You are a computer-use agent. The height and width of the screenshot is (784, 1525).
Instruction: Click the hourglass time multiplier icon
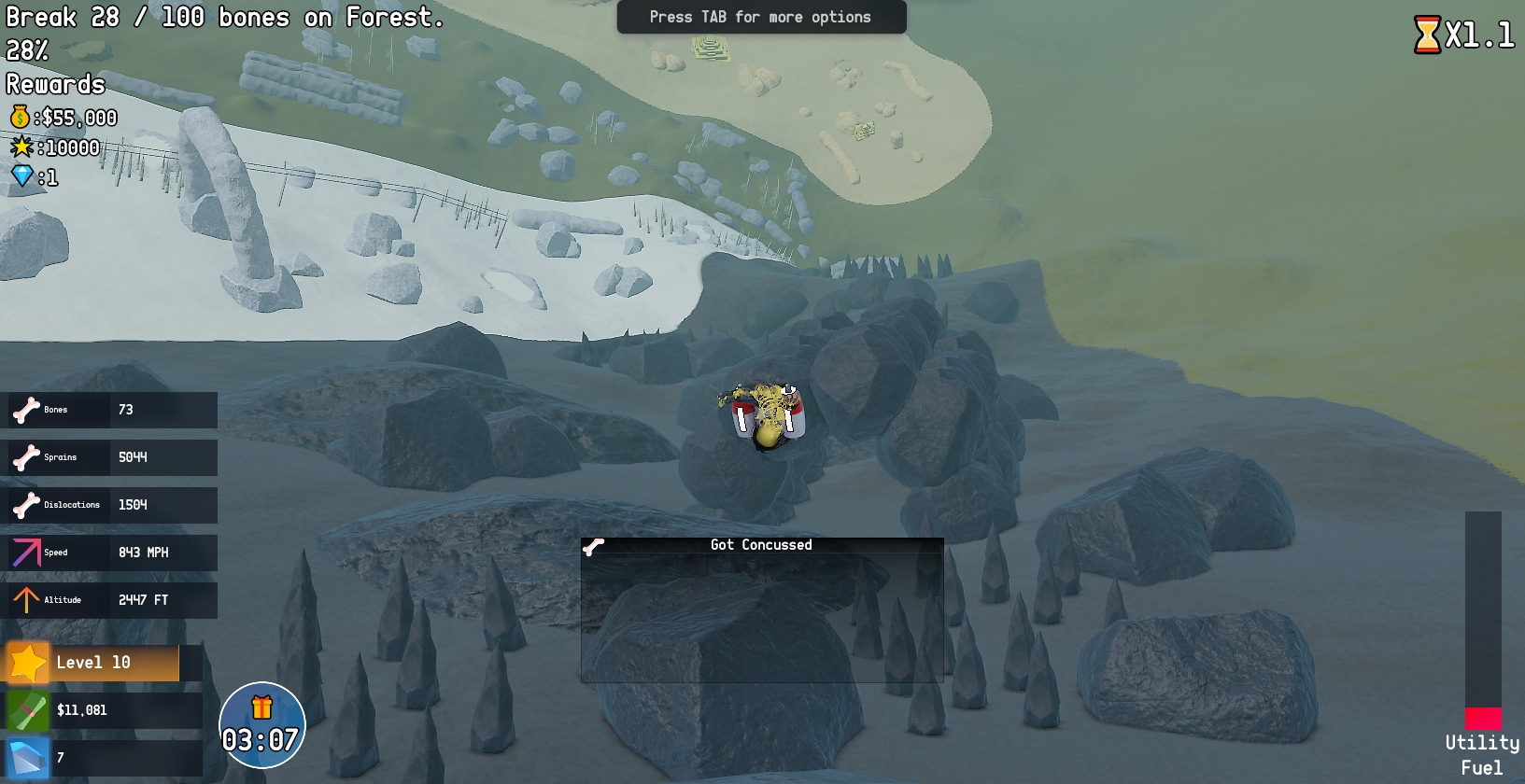point(1427,35)
